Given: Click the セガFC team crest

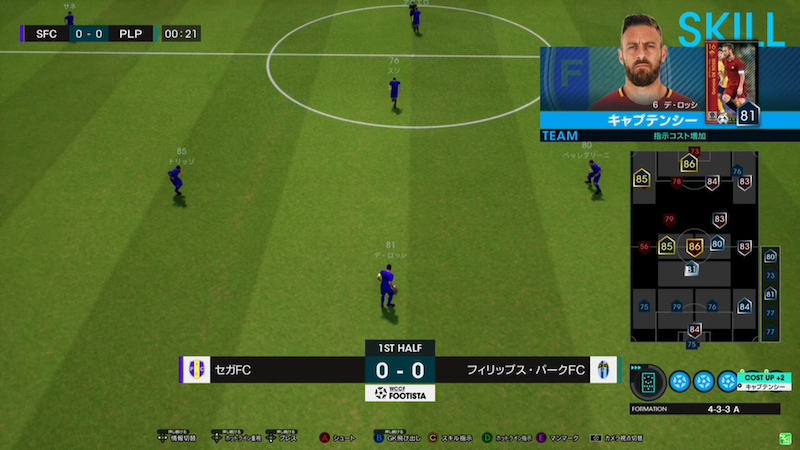Looking at the screenshot, I should tap(195, 370).
